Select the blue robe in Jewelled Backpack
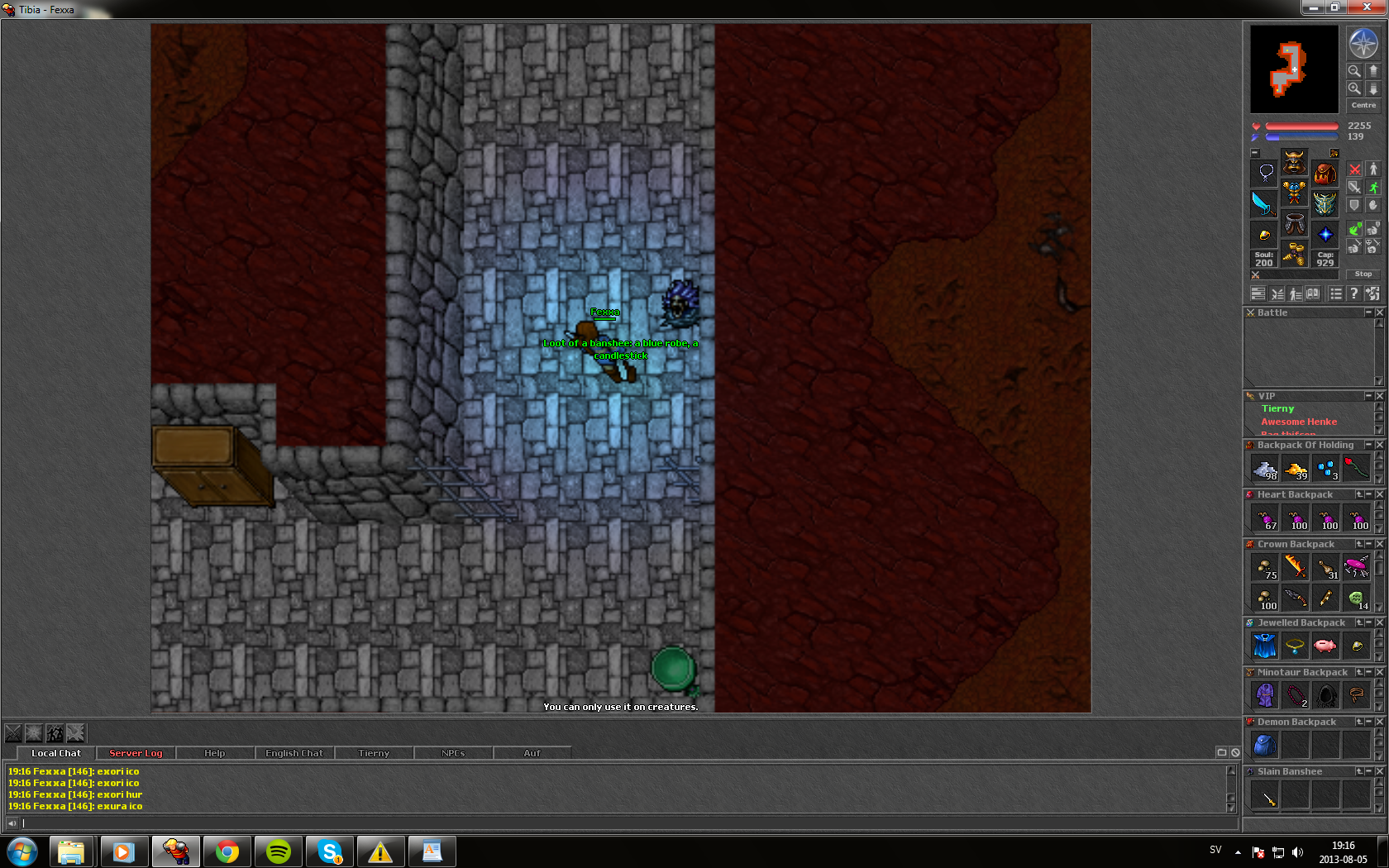 (1265, 646)
